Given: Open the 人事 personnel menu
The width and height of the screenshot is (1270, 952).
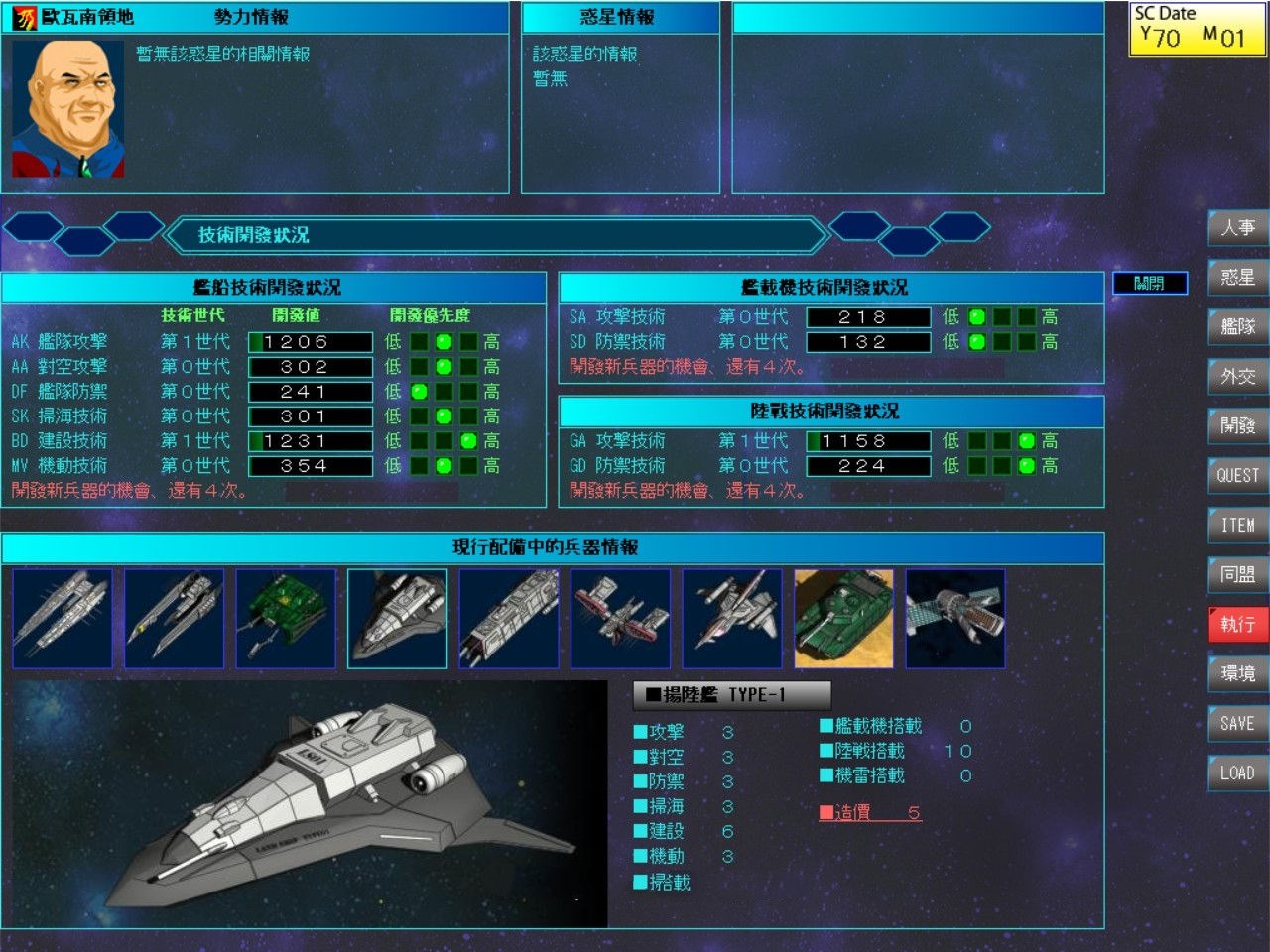Looking at the screenshot, I should (1237, 228).
